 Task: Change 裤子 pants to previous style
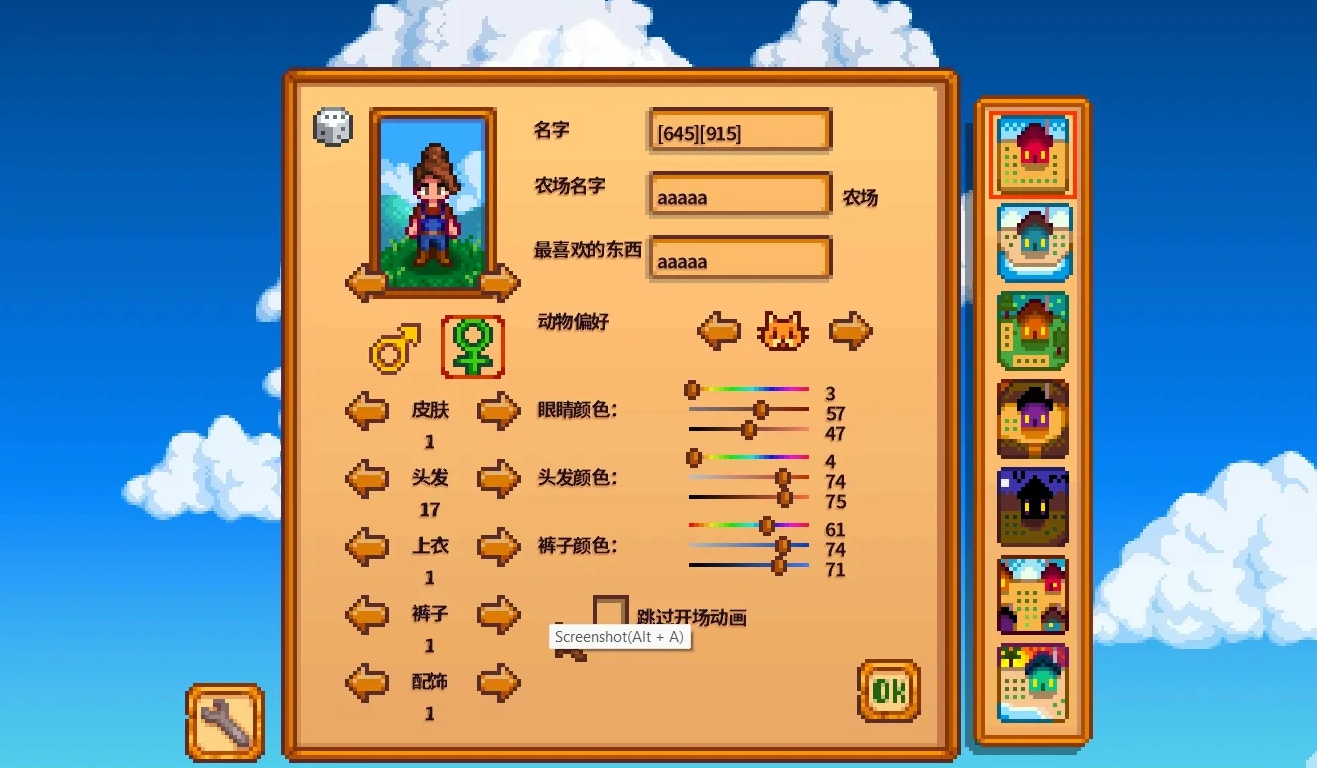click(x=367, y=615)
